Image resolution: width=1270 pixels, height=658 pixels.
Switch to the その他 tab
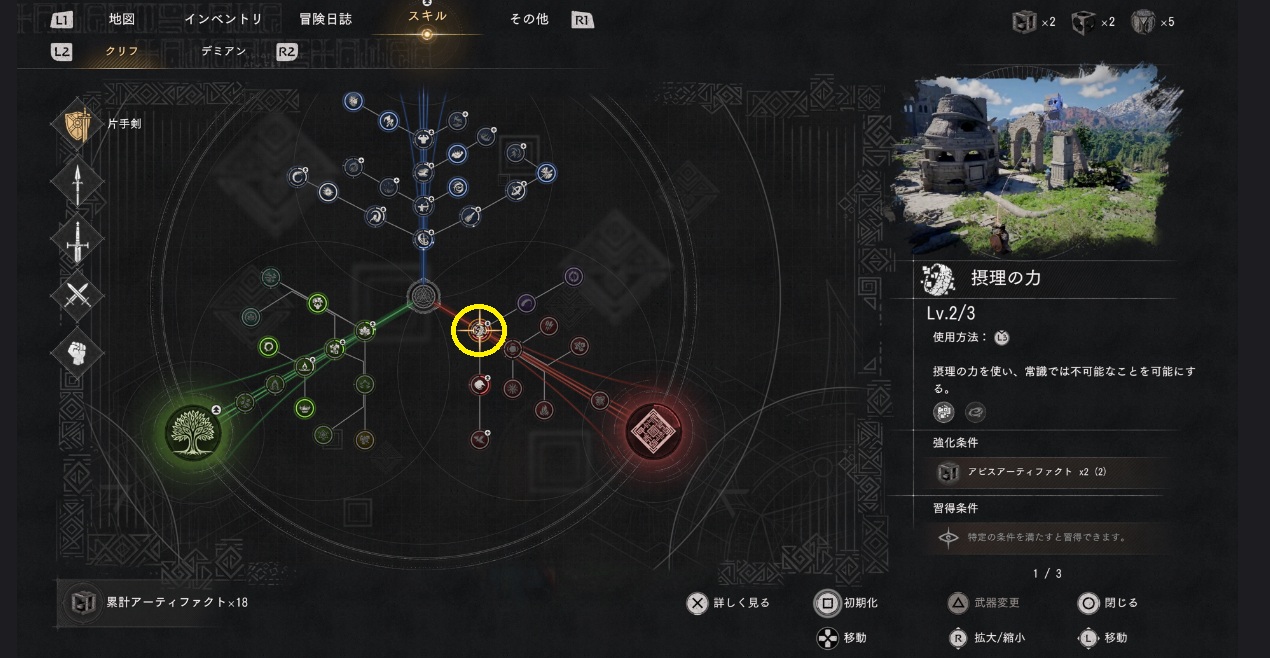click(x=529, y=19)
